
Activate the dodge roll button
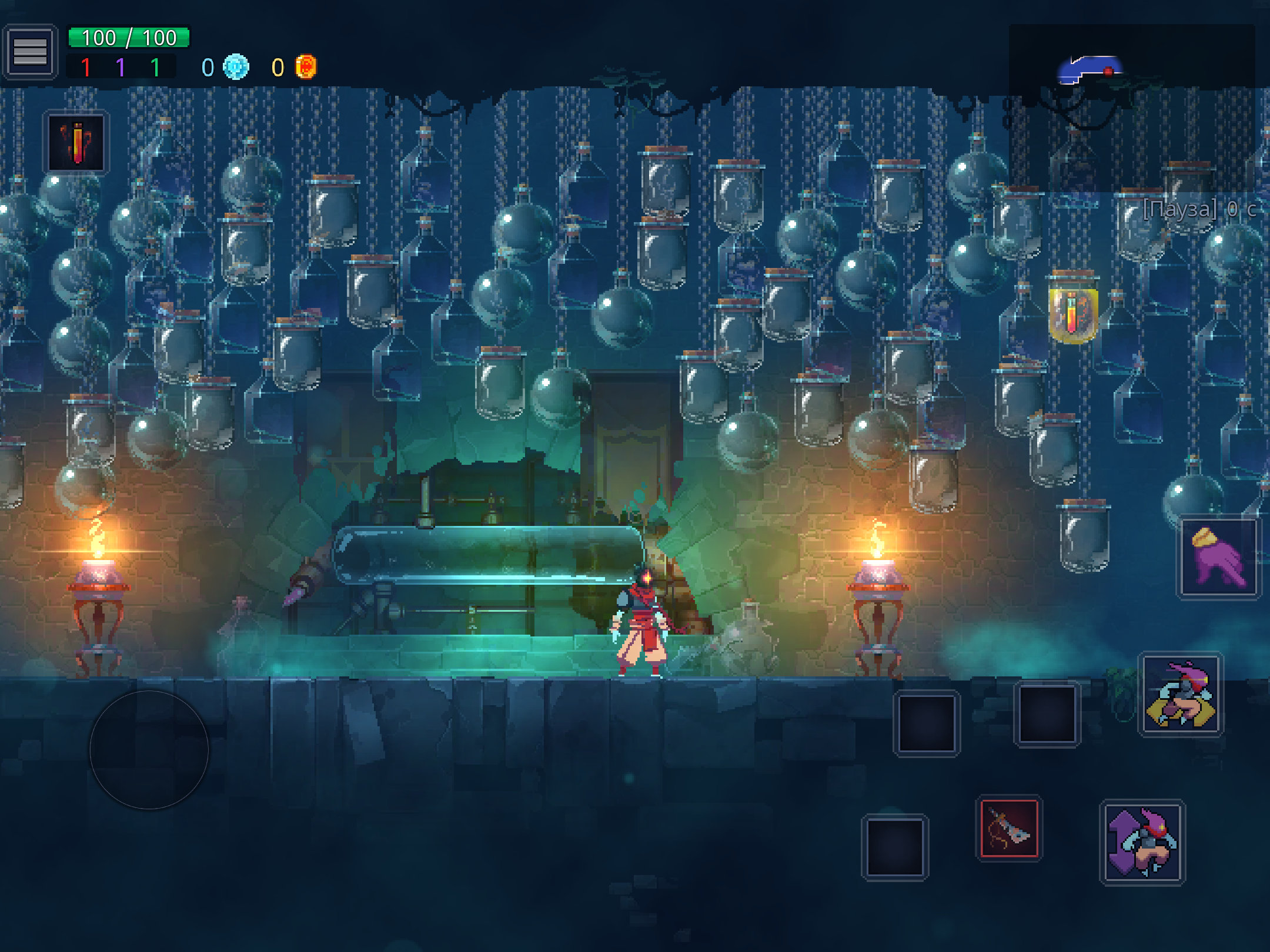click(x=1181, y=694)
